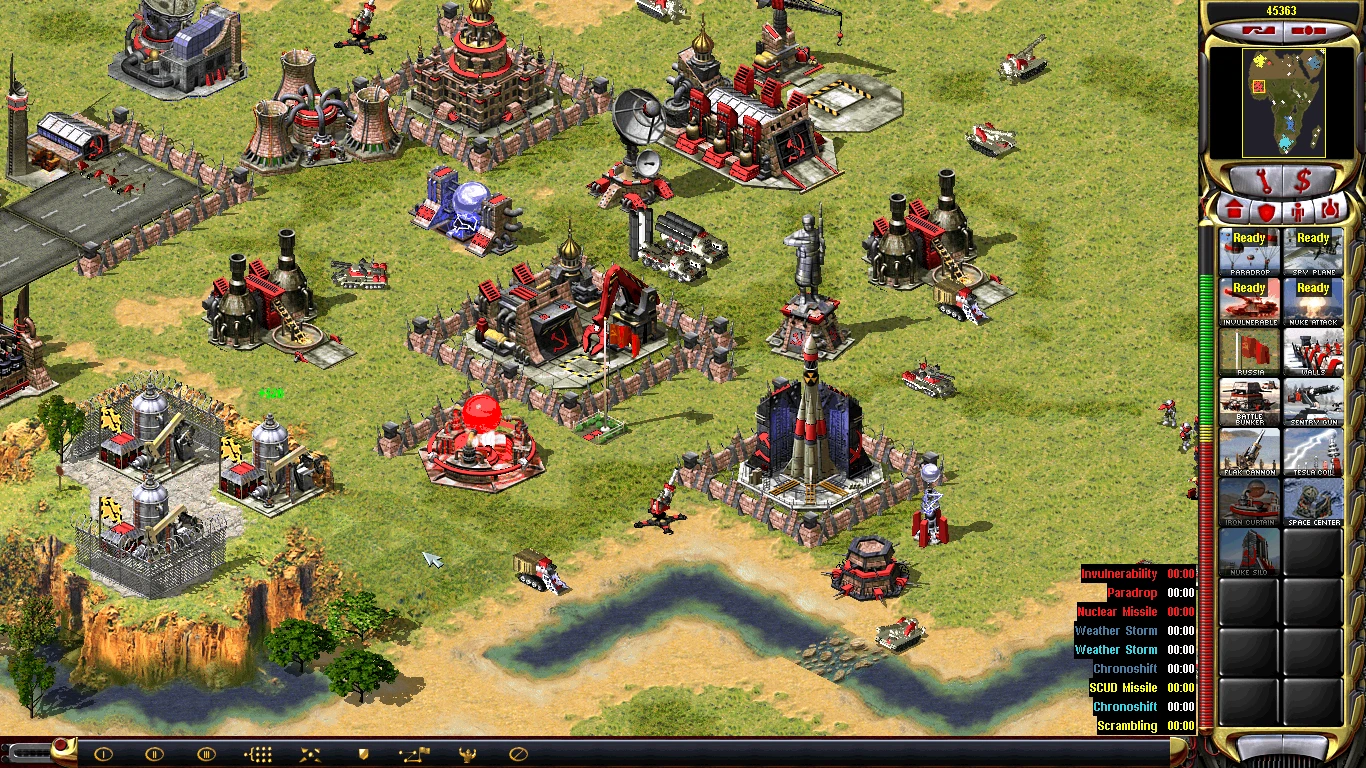Select control group III button
Viewport: 1366px width, 768px height.
(x=206, y=754)
